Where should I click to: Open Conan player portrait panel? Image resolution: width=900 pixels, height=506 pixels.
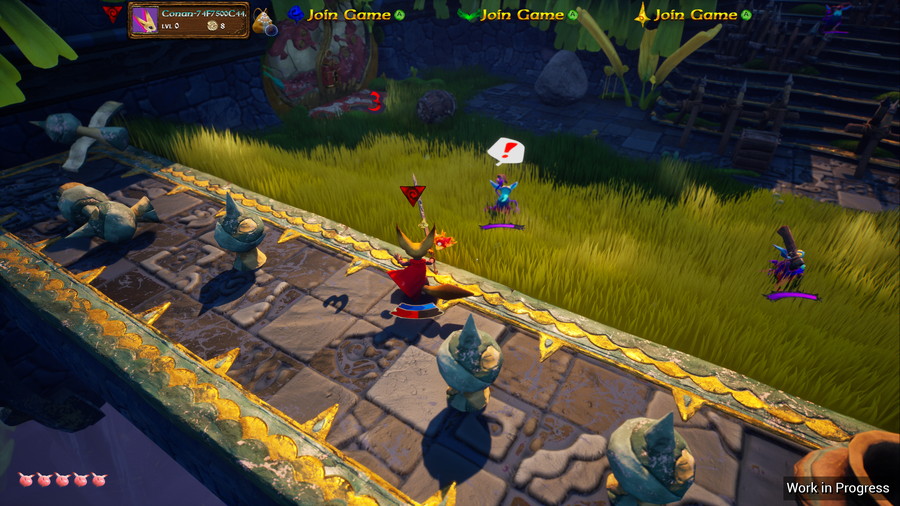pos(146,20)
